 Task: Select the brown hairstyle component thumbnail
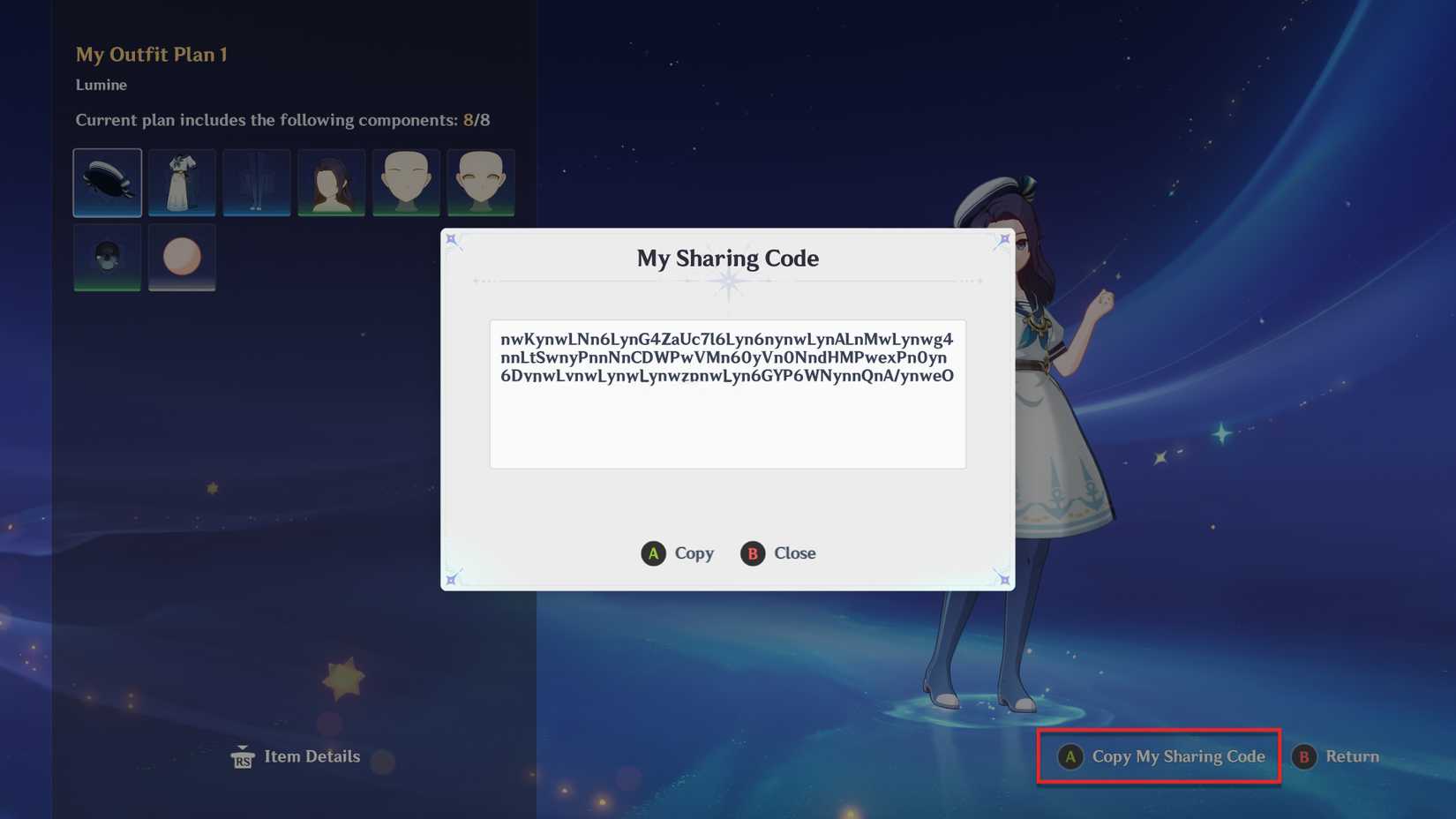pos(331,183)
